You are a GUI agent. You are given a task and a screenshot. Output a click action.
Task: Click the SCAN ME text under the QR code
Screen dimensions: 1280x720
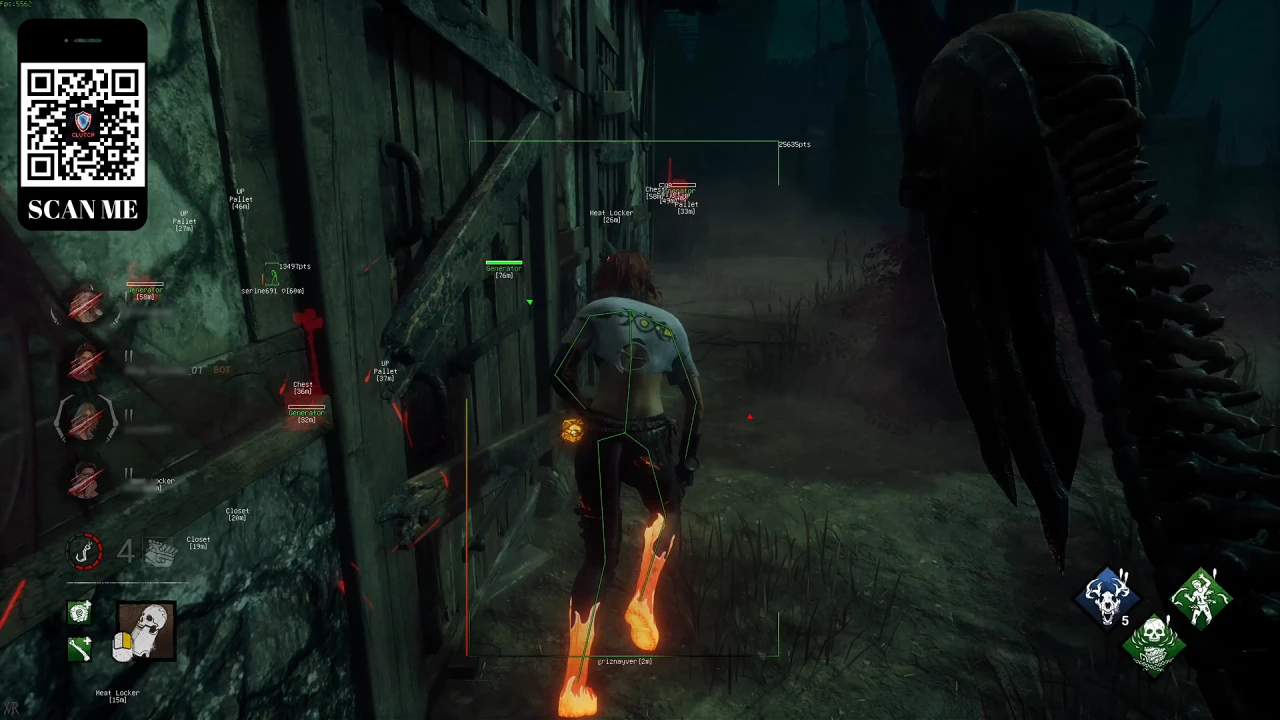click(x=82, y=210)
